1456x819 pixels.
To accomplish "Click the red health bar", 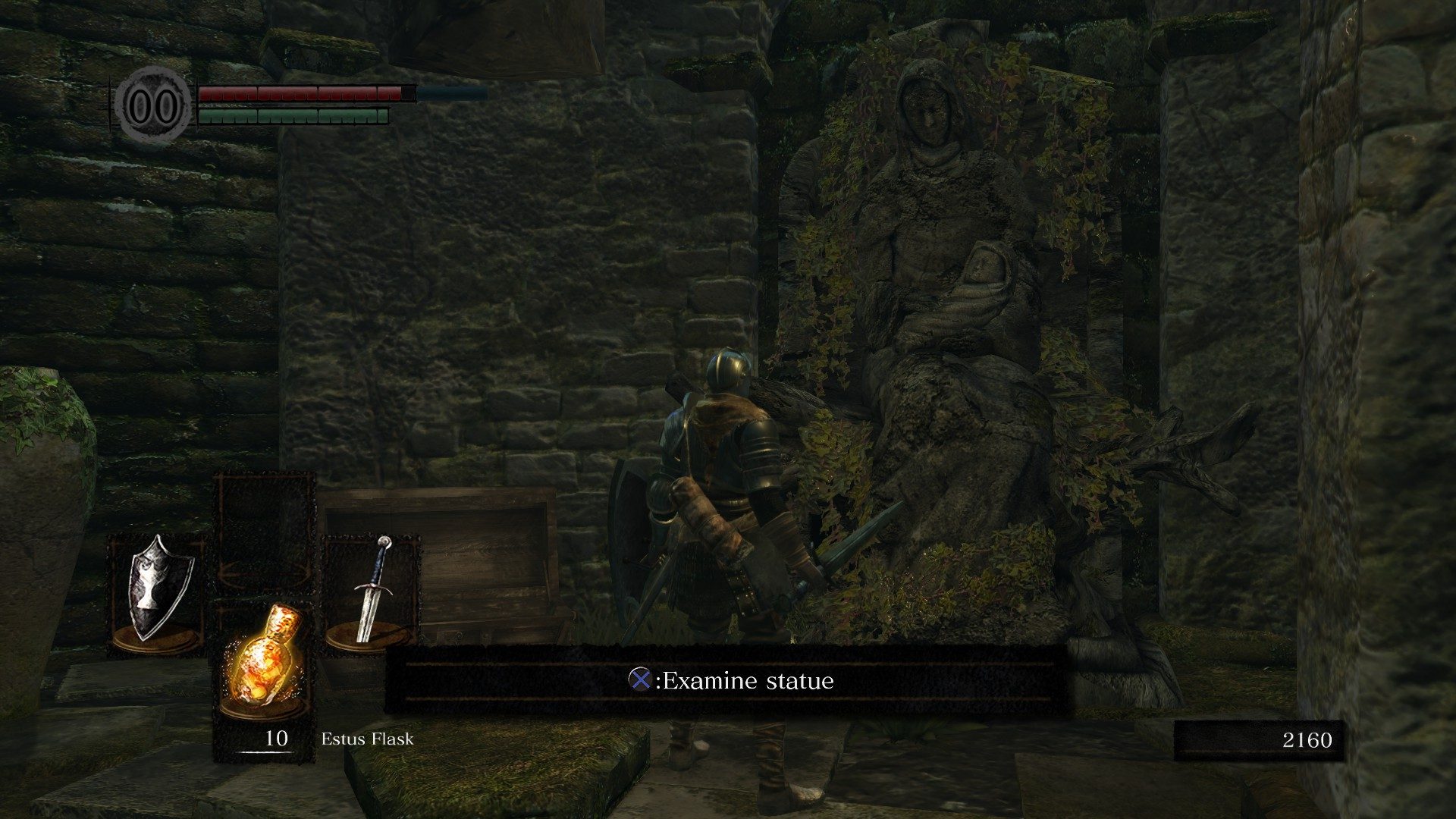I will (303, 93).
